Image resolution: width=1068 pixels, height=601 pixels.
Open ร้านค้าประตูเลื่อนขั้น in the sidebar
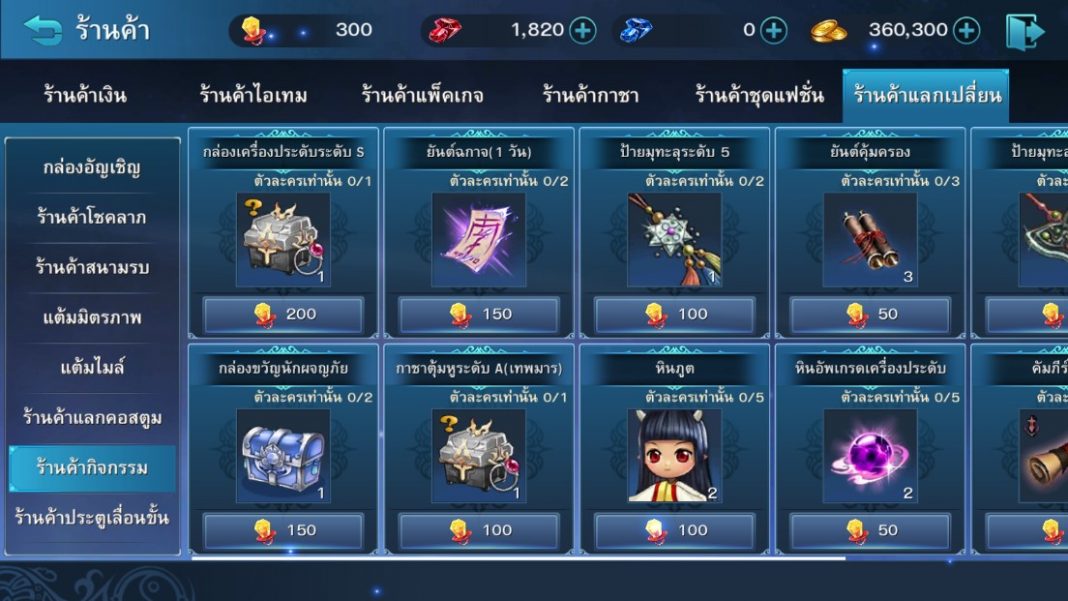pos(92,518)
